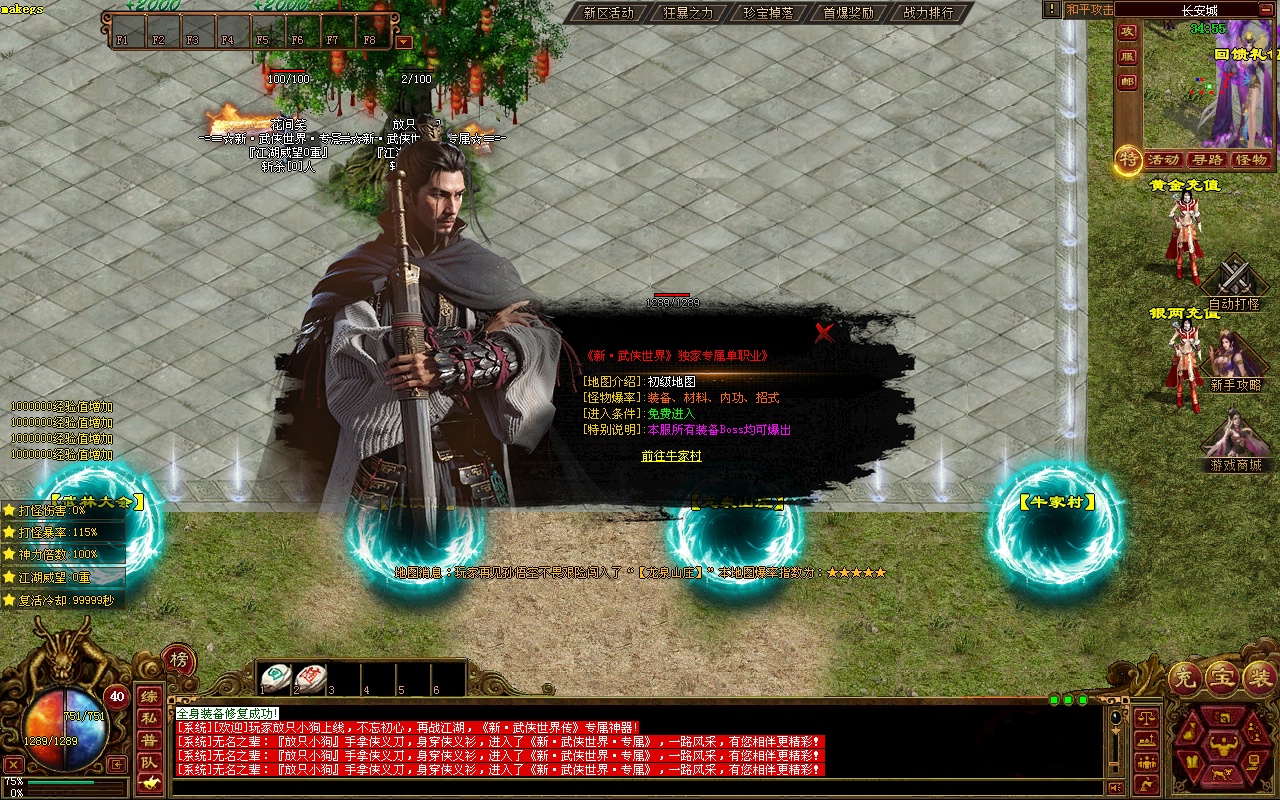Switch chat to the 私 private channel

[148, 718]
